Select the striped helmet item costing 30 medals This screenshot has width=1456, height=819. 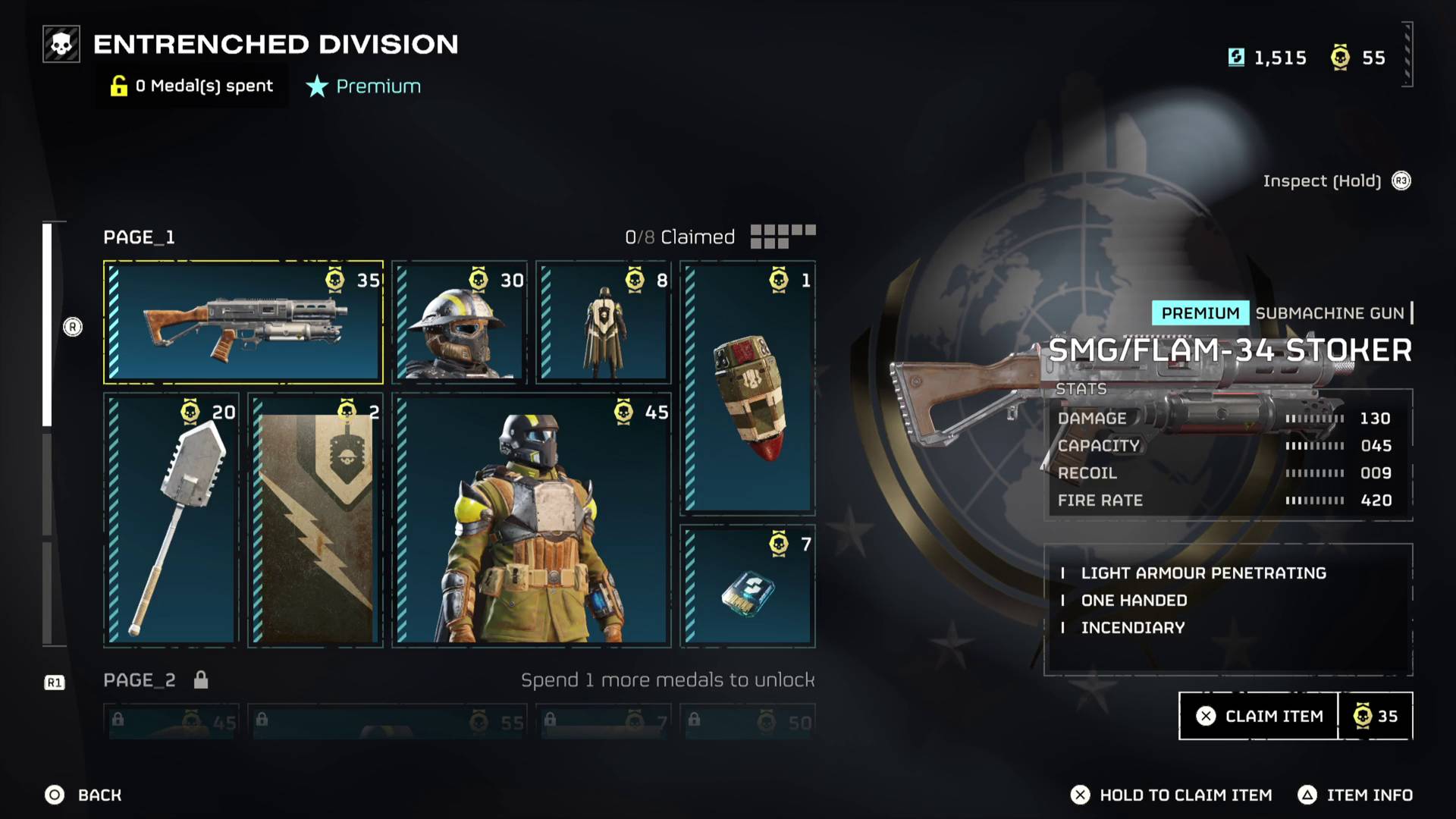coord(457,322)
